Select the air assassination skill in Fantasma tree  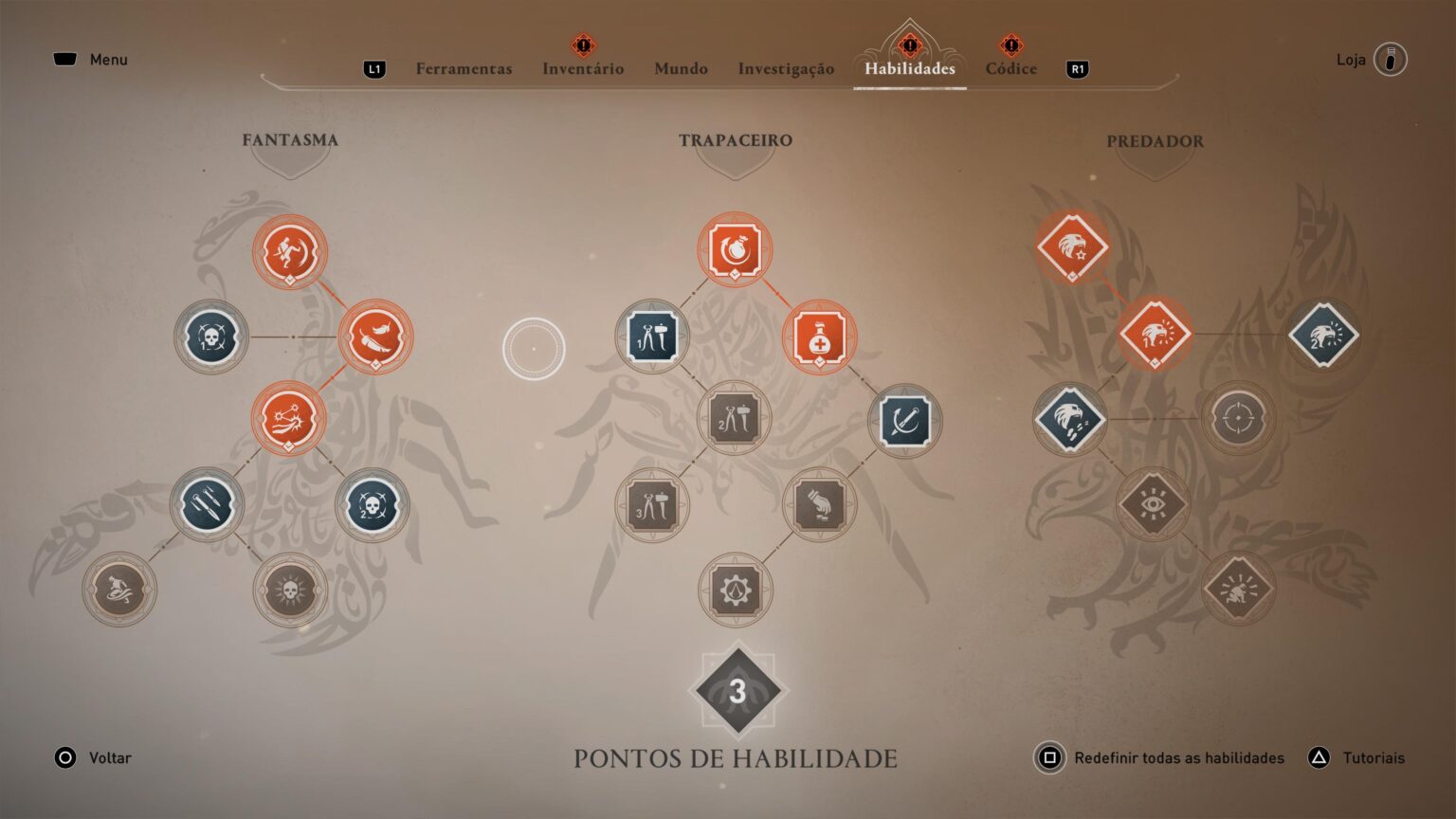click(291, 250)
